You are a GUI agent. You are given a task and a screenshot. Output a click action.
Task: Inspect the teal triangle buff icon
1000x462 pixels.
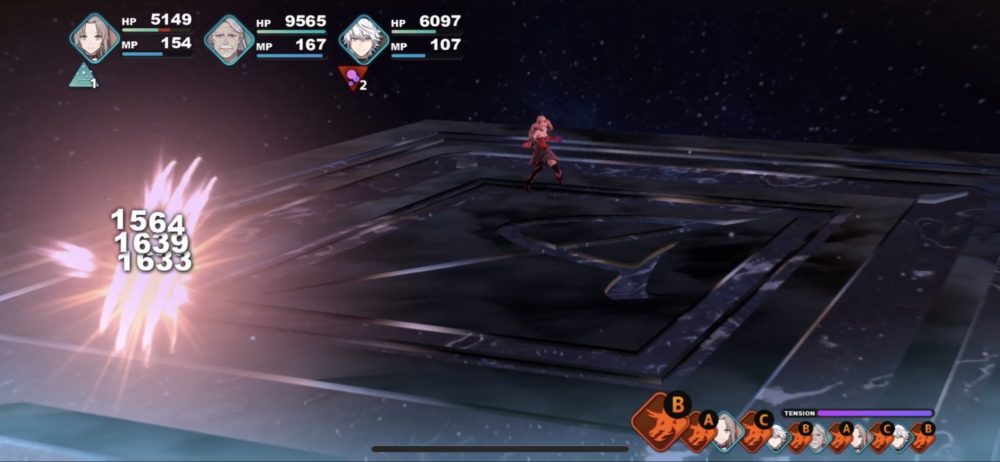pos(82,76)
